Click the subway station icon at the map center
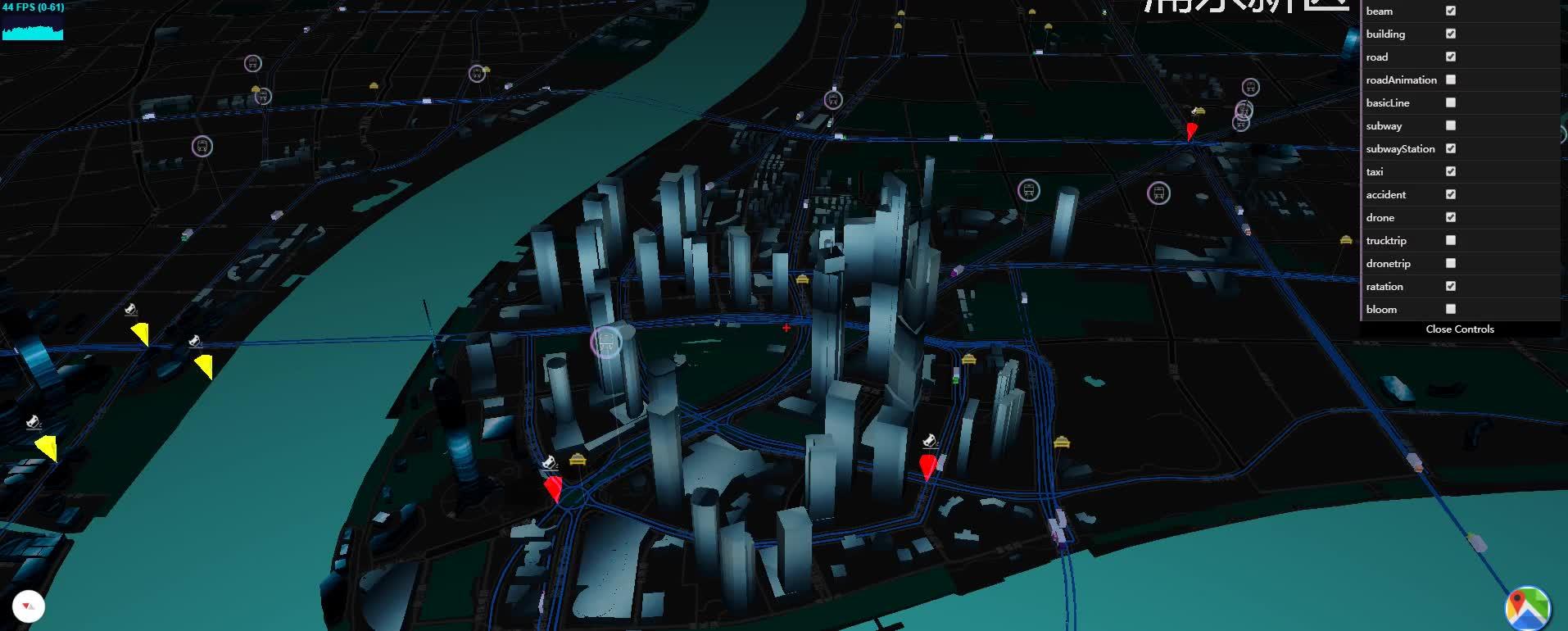 point(605,342)
